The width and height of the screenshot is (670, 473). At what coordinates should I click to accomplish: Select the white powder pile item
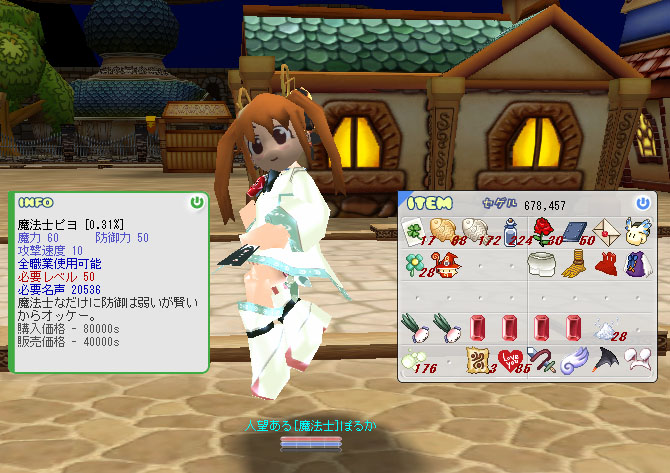click(605, 328)
